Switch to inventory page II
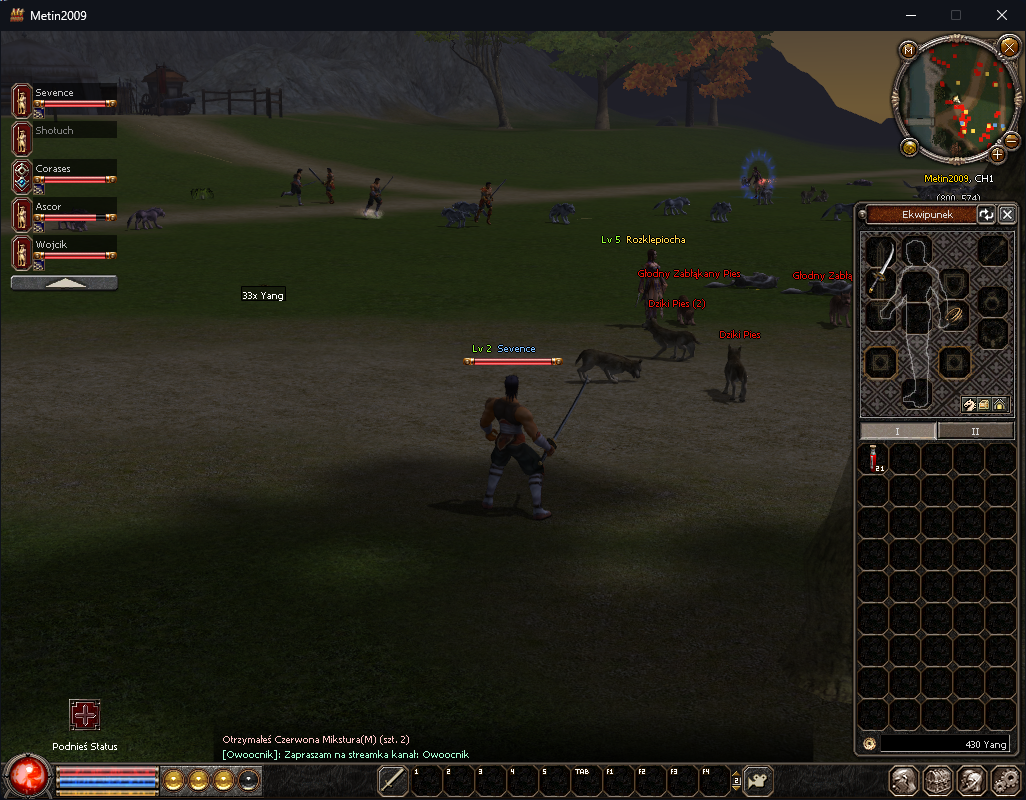This screenshot has height=800, width=1026. pyautogui.click(x=975, y=431)
